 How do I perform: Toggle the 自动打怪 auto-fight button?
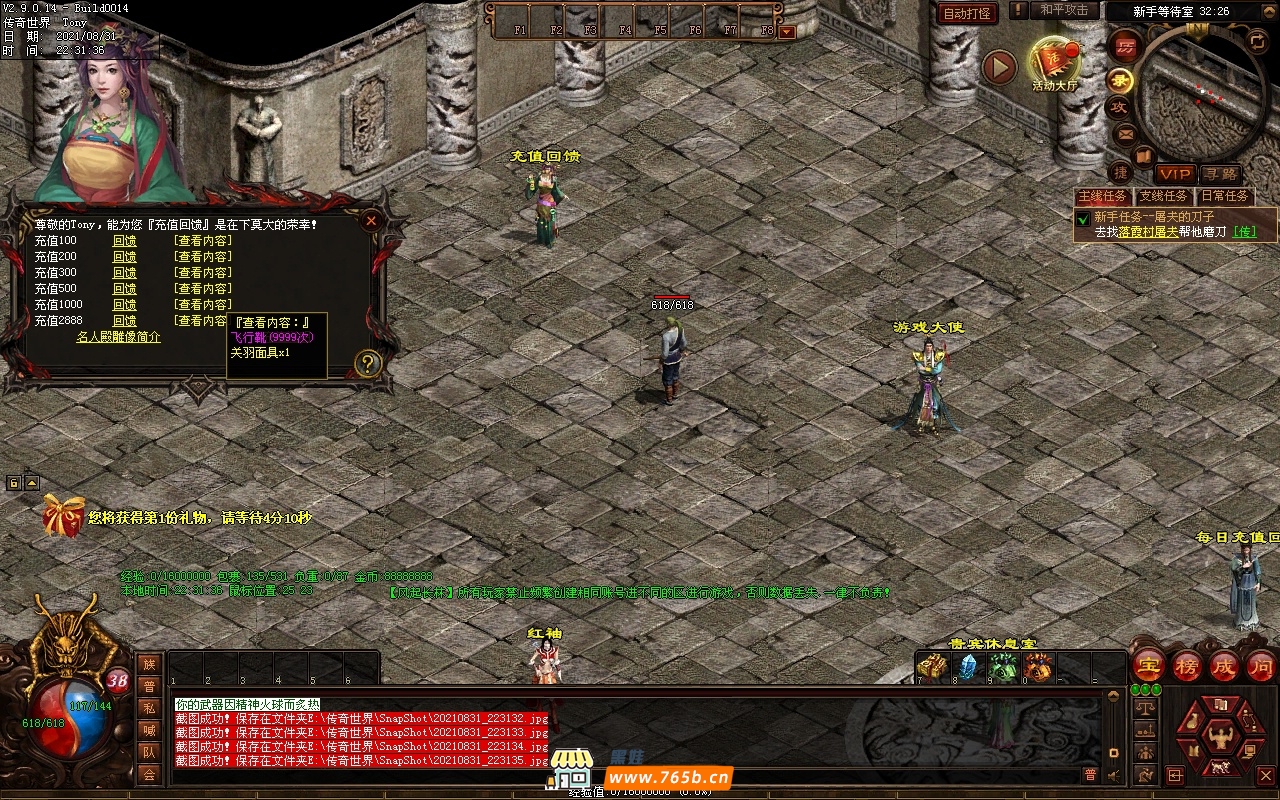point(967,13)
